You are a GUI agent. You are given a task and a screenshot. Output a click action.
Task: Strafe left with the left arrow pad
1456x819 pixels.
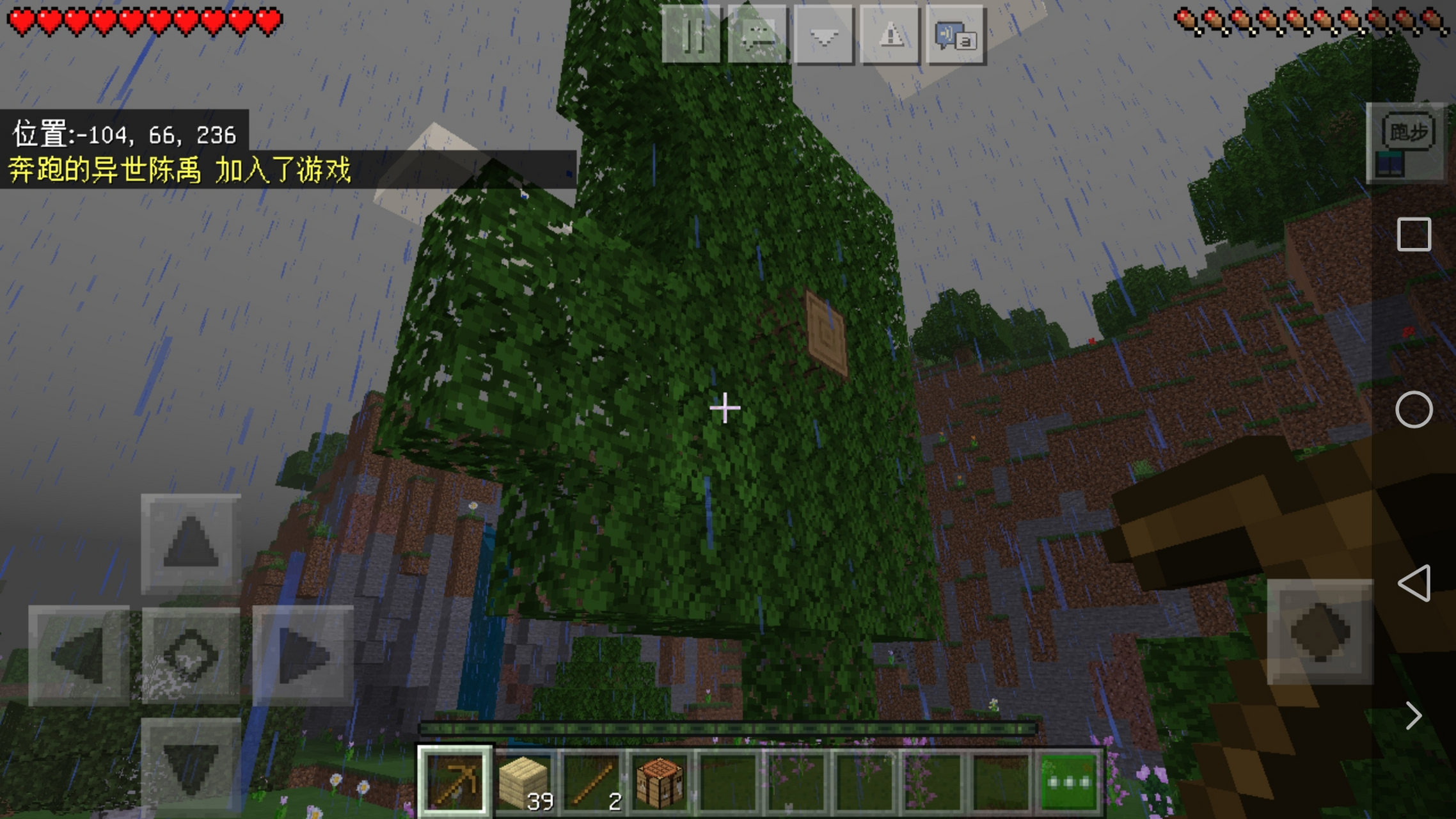(79, 655)
